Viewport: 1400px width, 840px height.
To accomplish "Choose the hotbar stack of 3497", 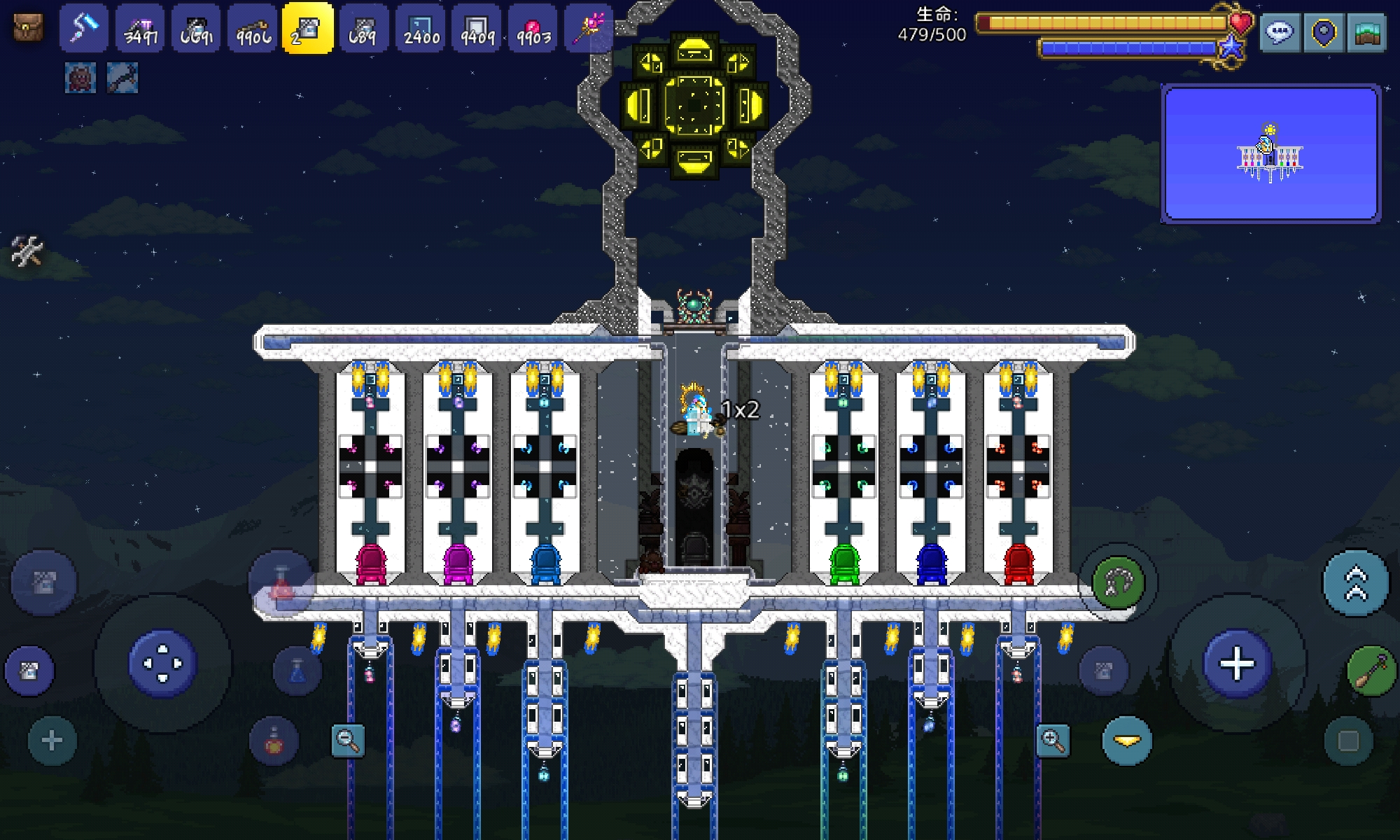I will 140,29.
